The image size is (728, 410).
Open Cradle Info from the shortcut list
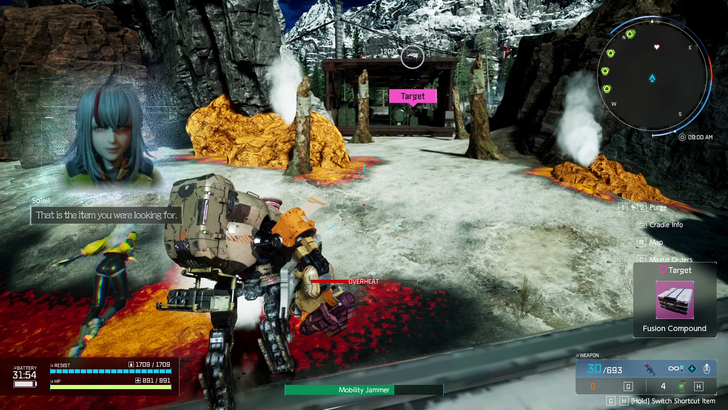click(665, 224)
